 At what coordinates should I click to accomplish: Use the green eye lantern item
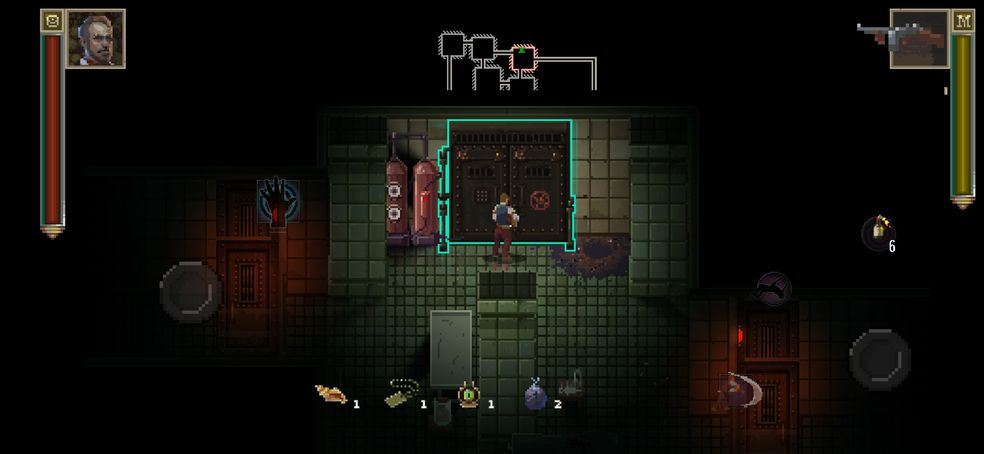pyautogui.click(x=468, y=395)
